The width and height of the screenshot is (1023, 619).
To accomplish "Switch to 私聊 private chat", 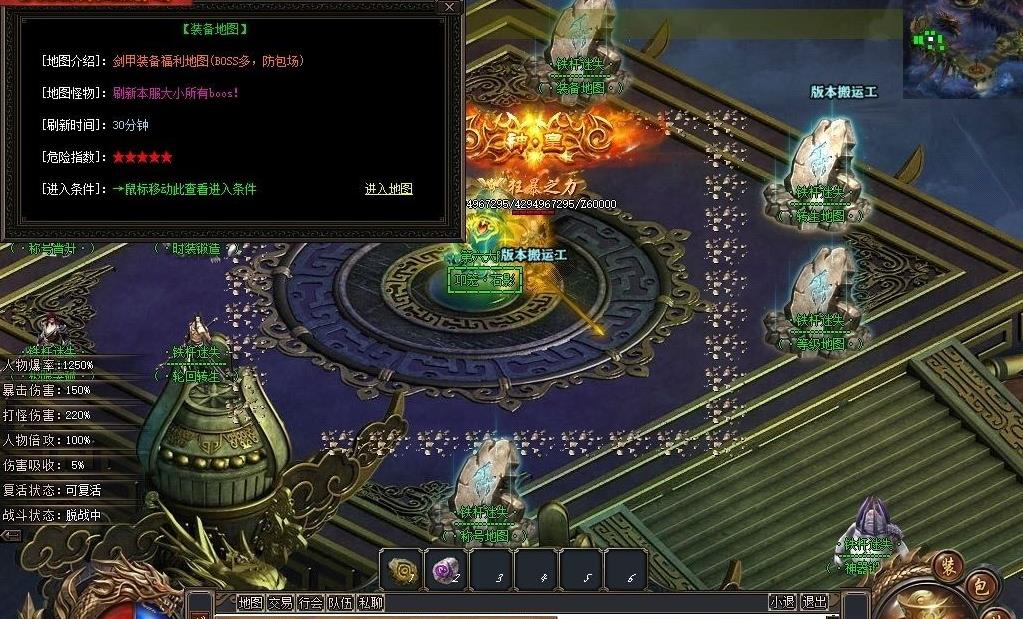I will coord(371,602).
